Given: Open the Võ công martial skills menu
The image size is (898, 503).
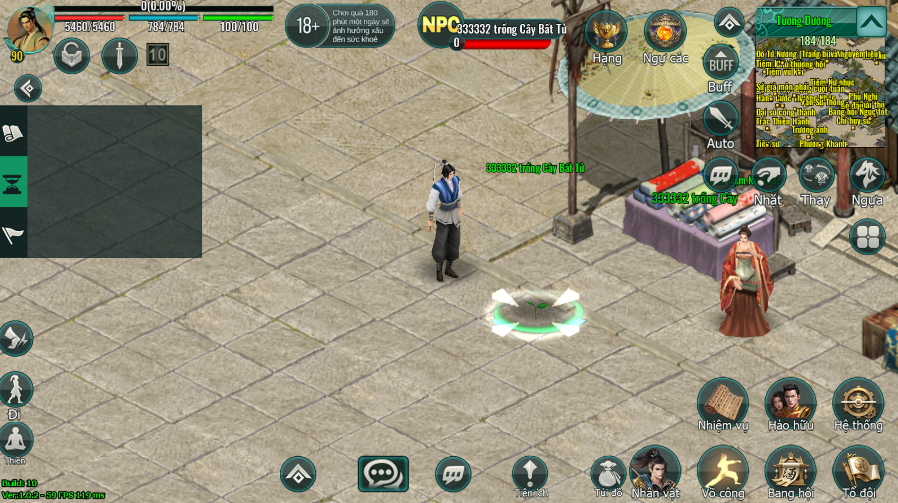Looking at the screenshot, I should point(722,469).
